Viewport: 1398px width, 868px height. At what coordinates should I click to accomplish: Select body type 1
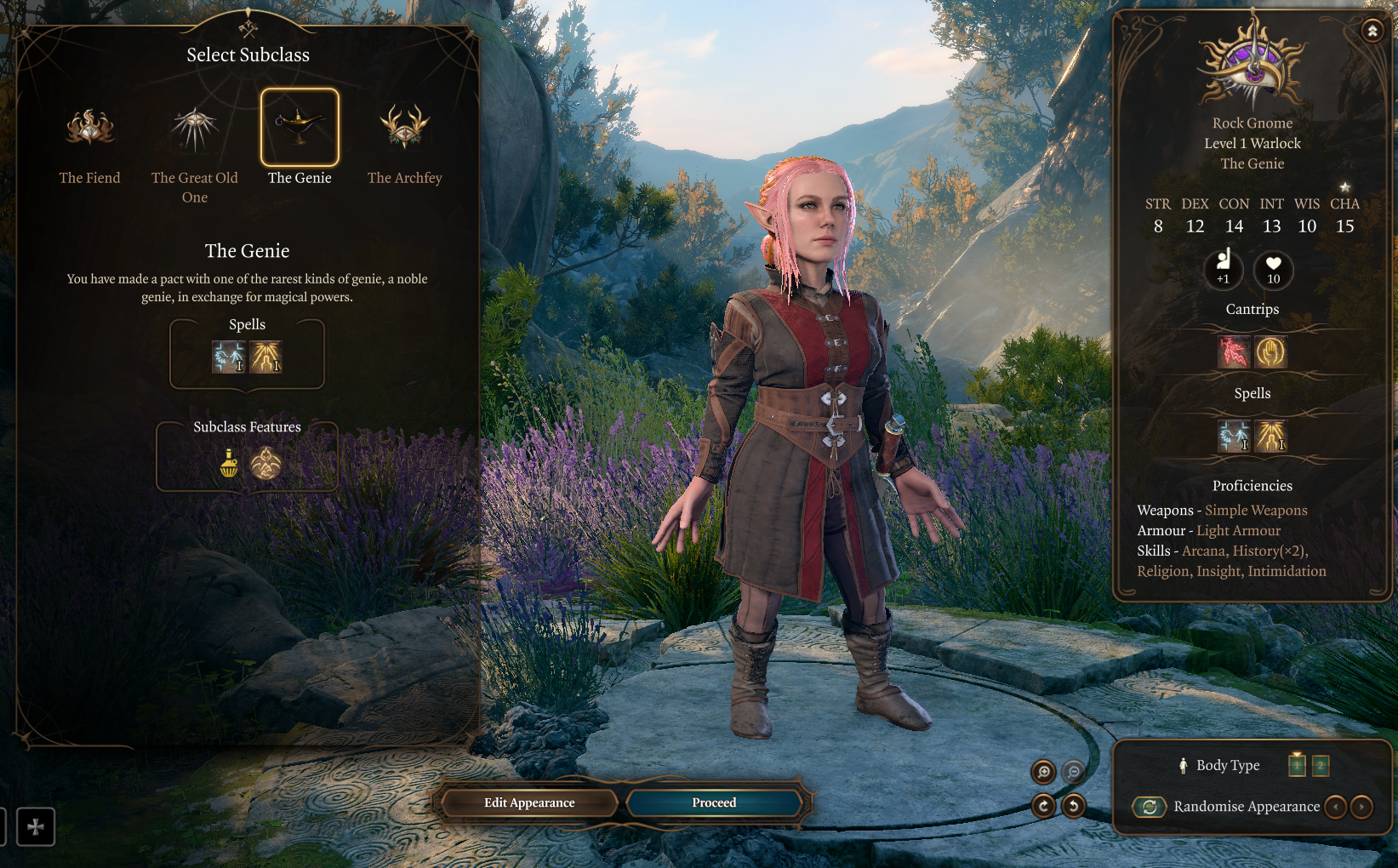[x=1297, y=765]
